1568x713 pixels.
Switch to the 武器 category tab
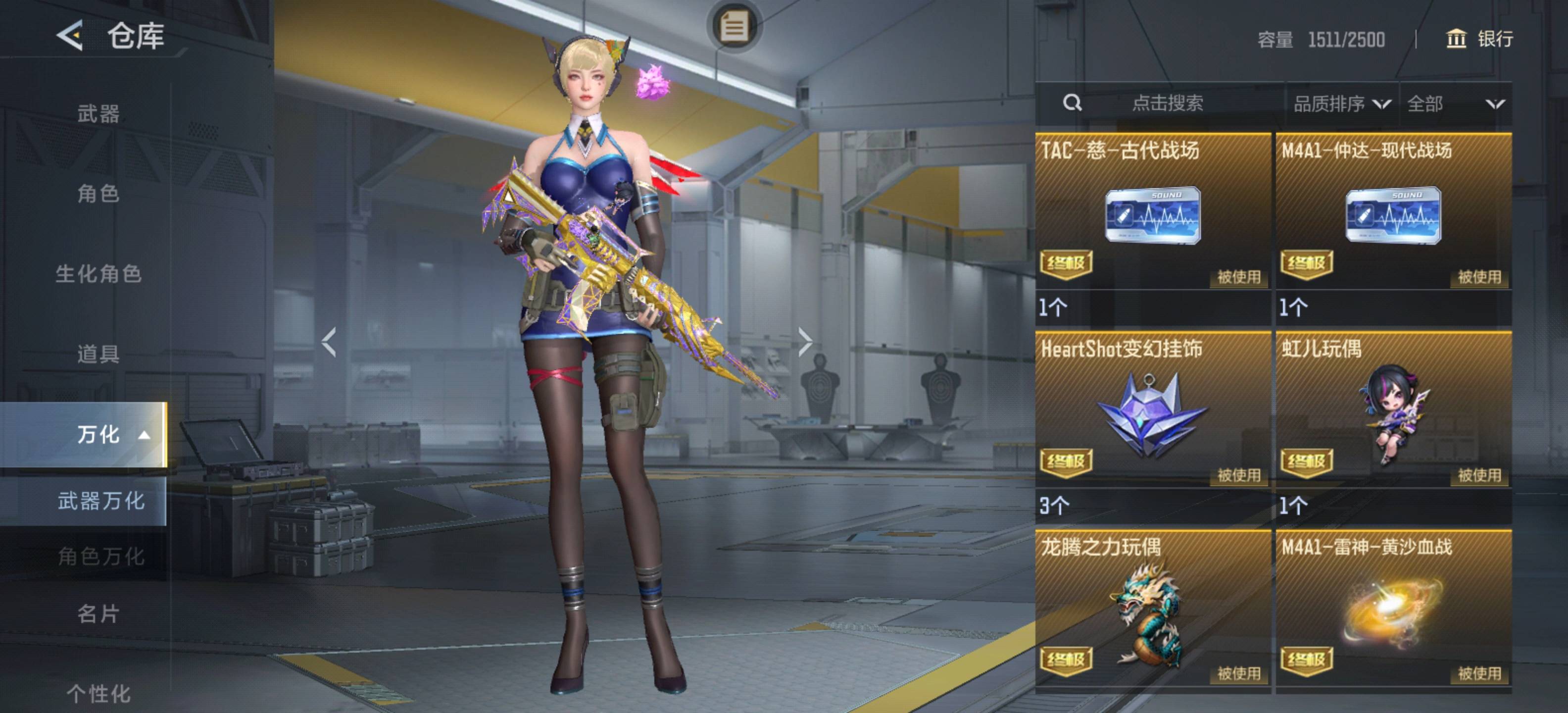point(98,114)
